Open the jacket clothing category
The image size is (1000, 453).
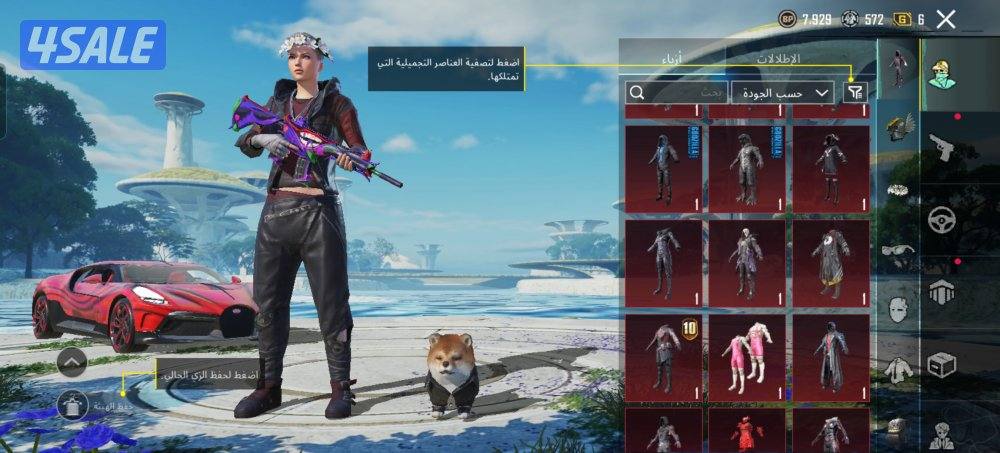898,368
